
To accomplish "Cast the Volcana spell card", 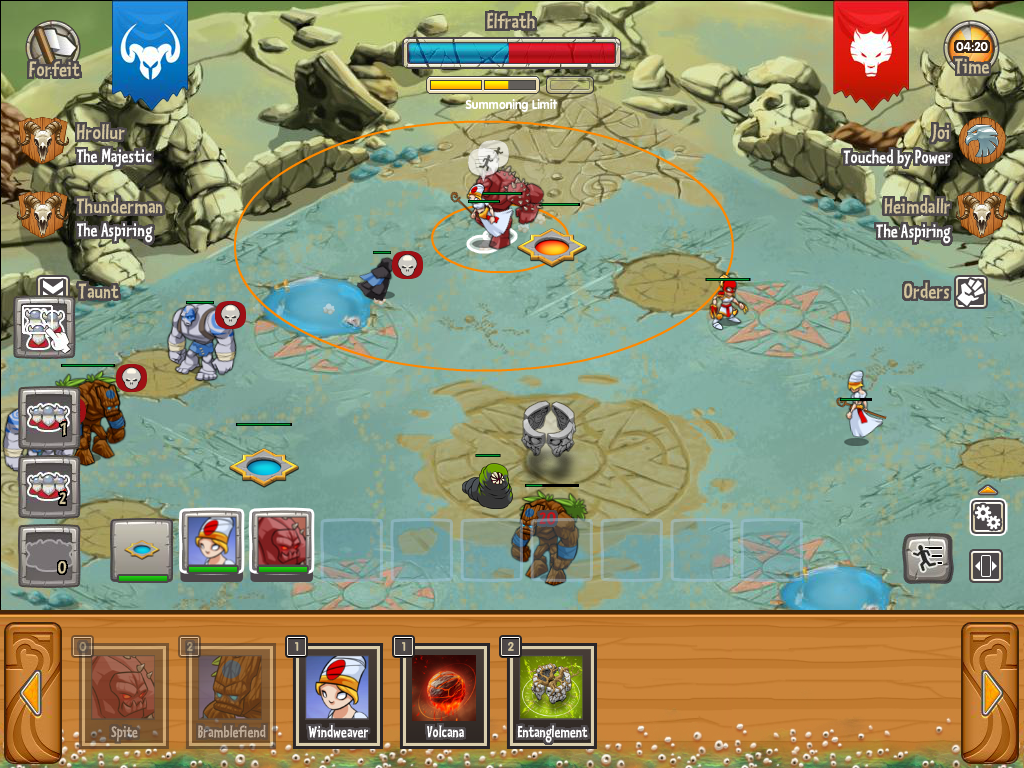I will (444, 695).
